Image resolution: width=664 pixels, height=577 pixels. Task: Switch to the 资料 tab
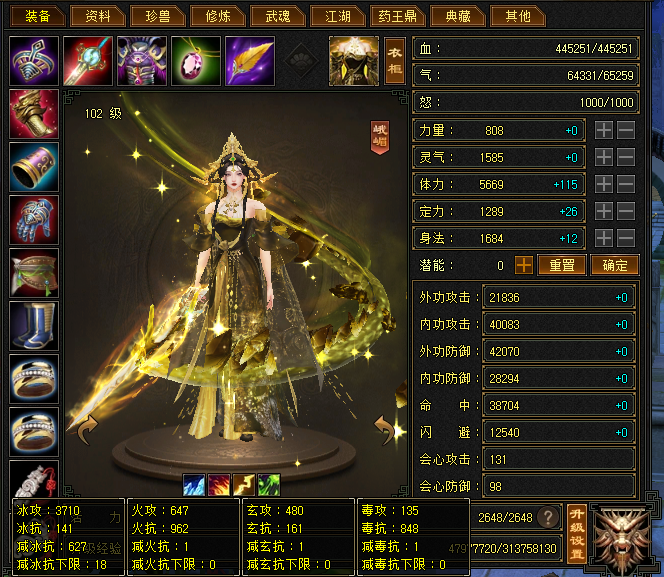coord(99,16)
